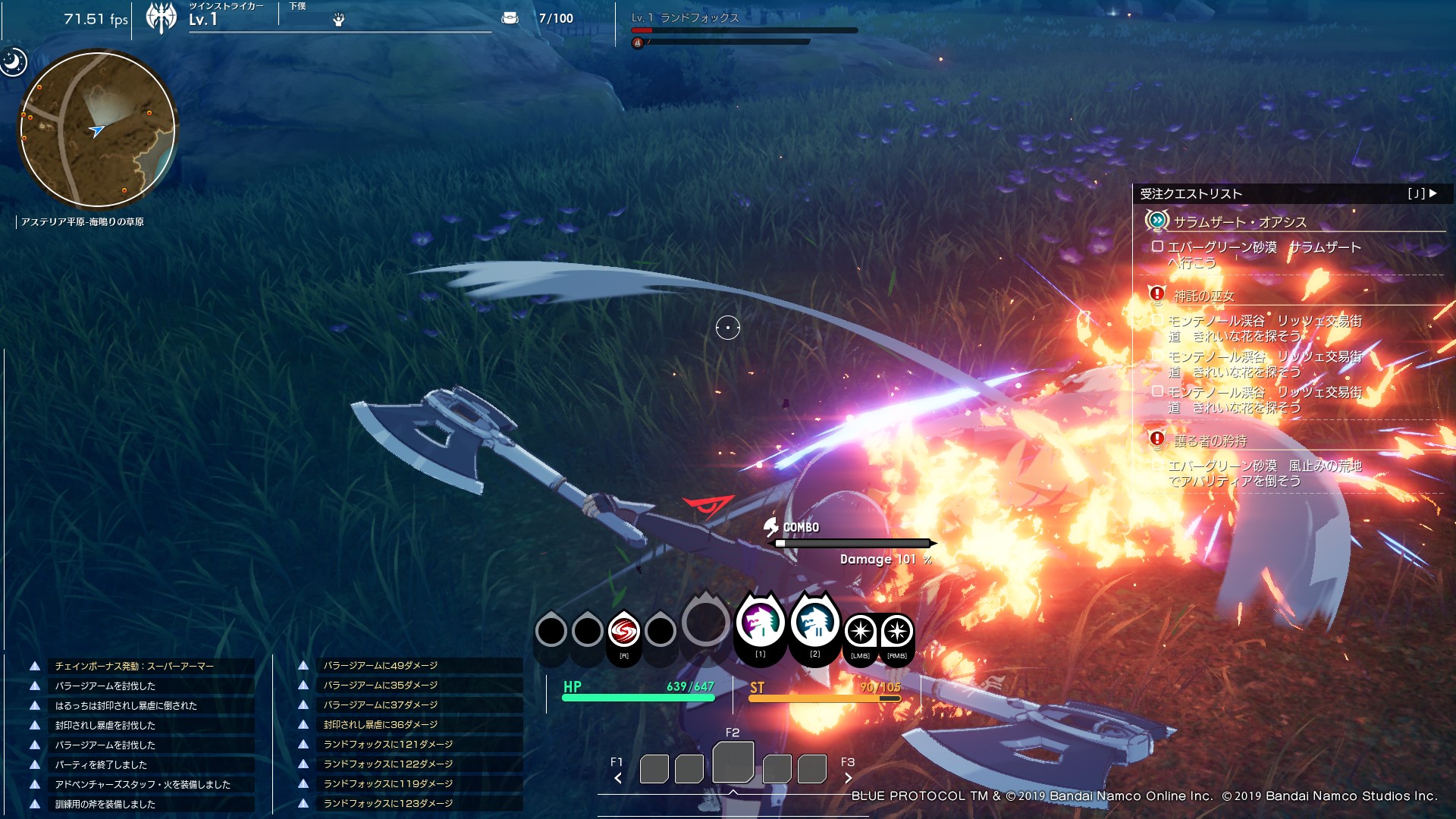Click the chain bonus Super Armor log line
This screenshot has height=819, width=1456.
[134, 666]
